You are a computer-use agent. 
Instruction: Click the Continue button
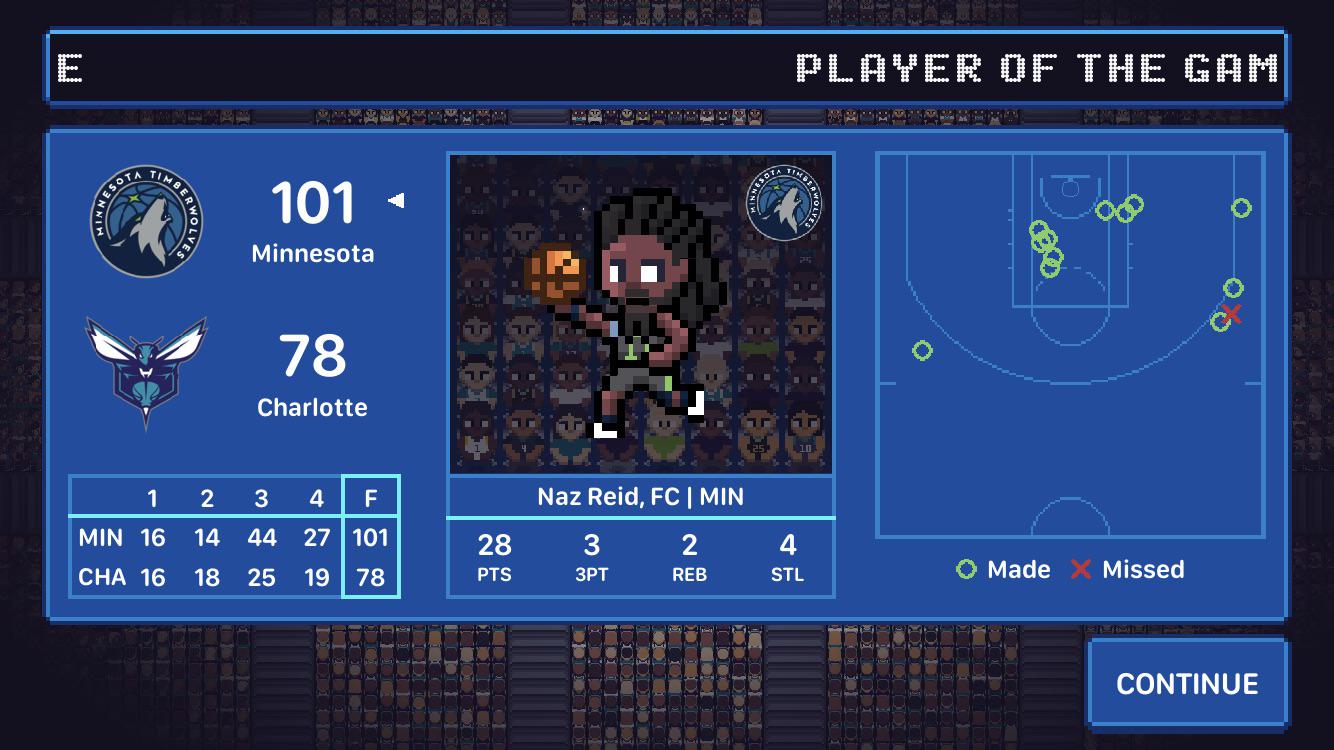click(1187, 684)
